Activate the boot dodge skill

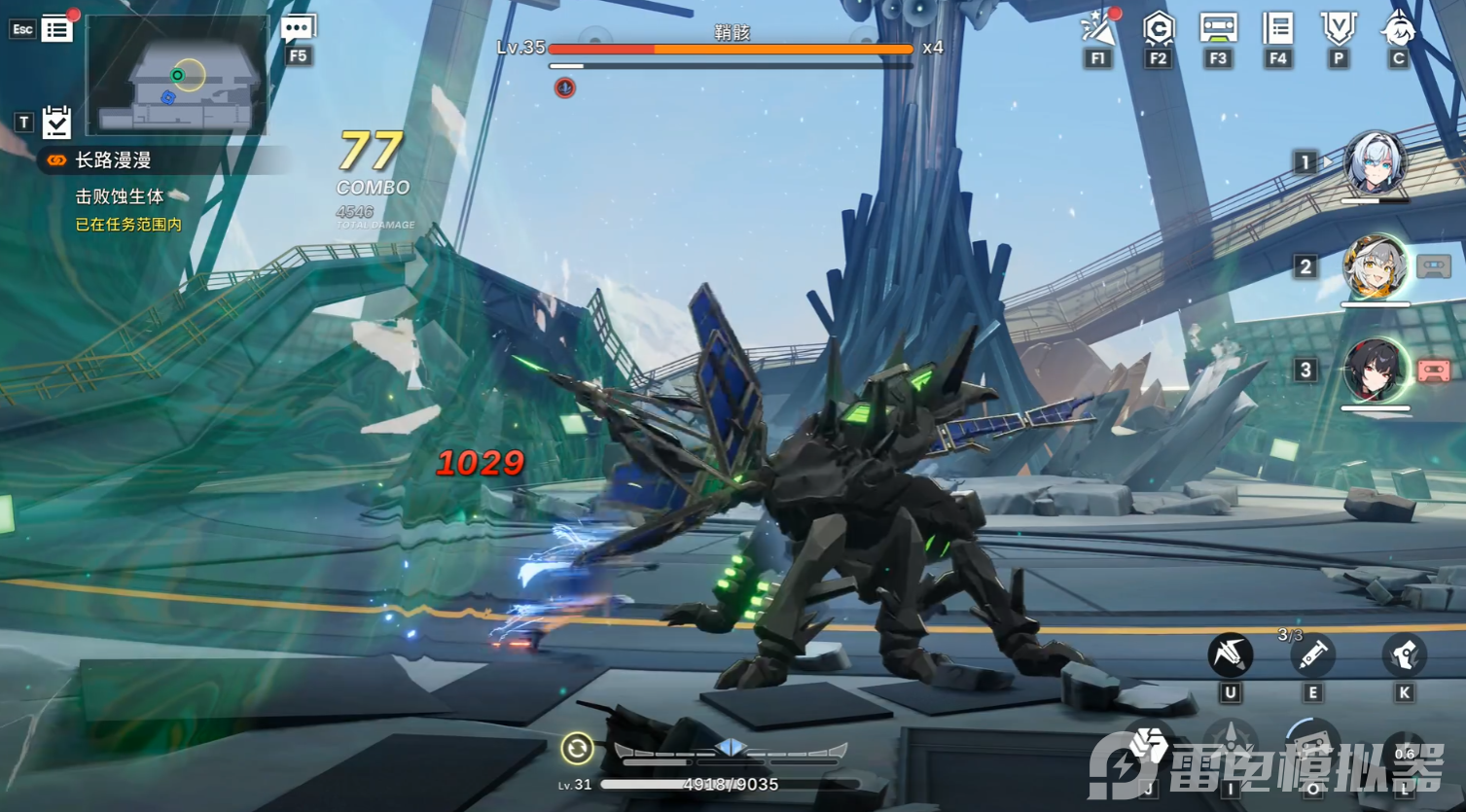click(1404, 655)
